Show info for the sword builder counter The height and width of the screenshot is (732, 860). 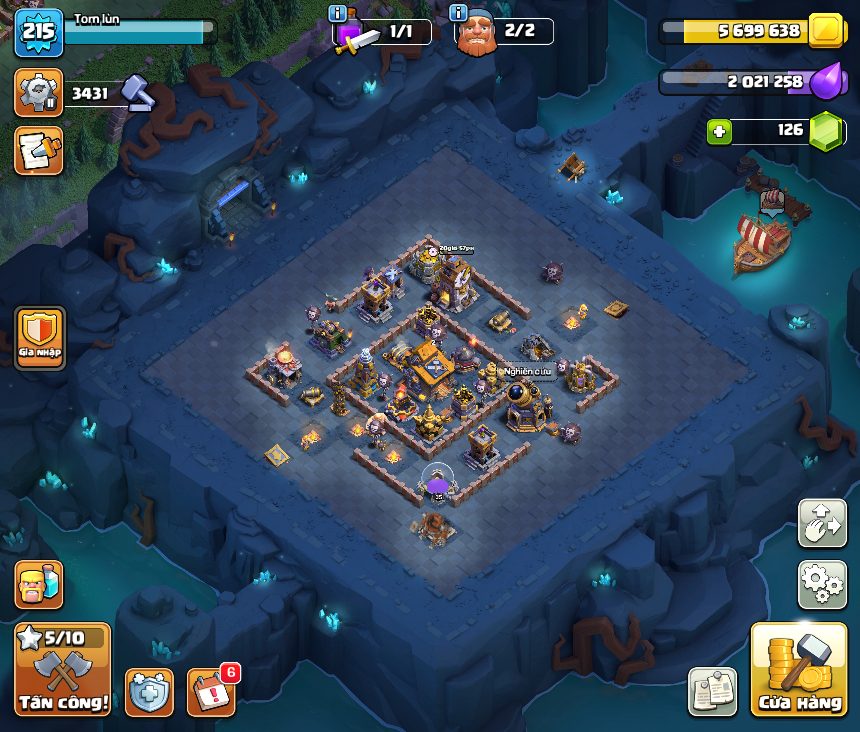point(338,13)
